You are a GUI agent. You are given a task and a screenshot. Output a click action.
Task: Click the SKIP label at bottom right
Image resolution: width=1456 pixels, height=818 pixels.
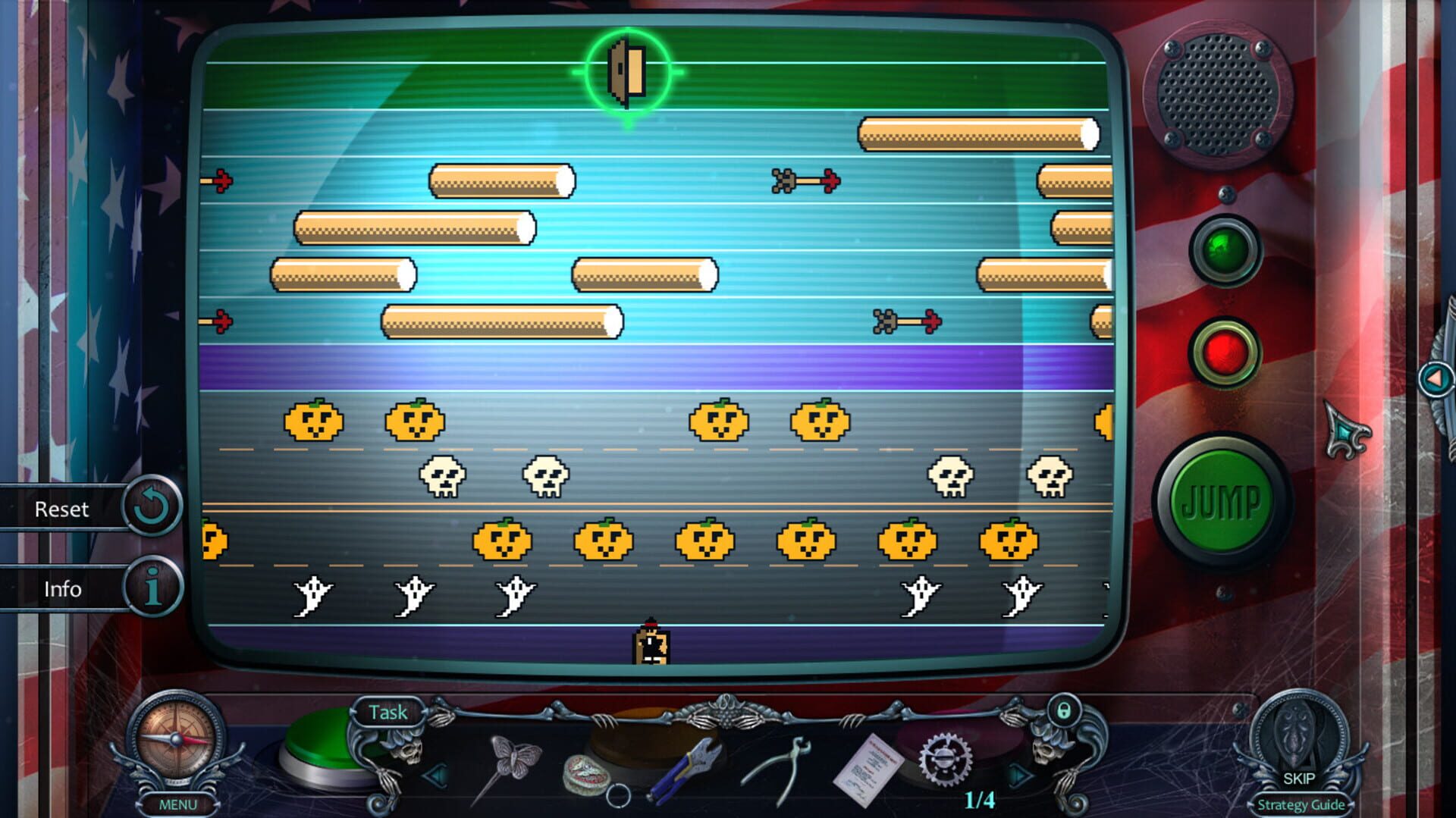pyautogui.click(x=1299, y=776)
